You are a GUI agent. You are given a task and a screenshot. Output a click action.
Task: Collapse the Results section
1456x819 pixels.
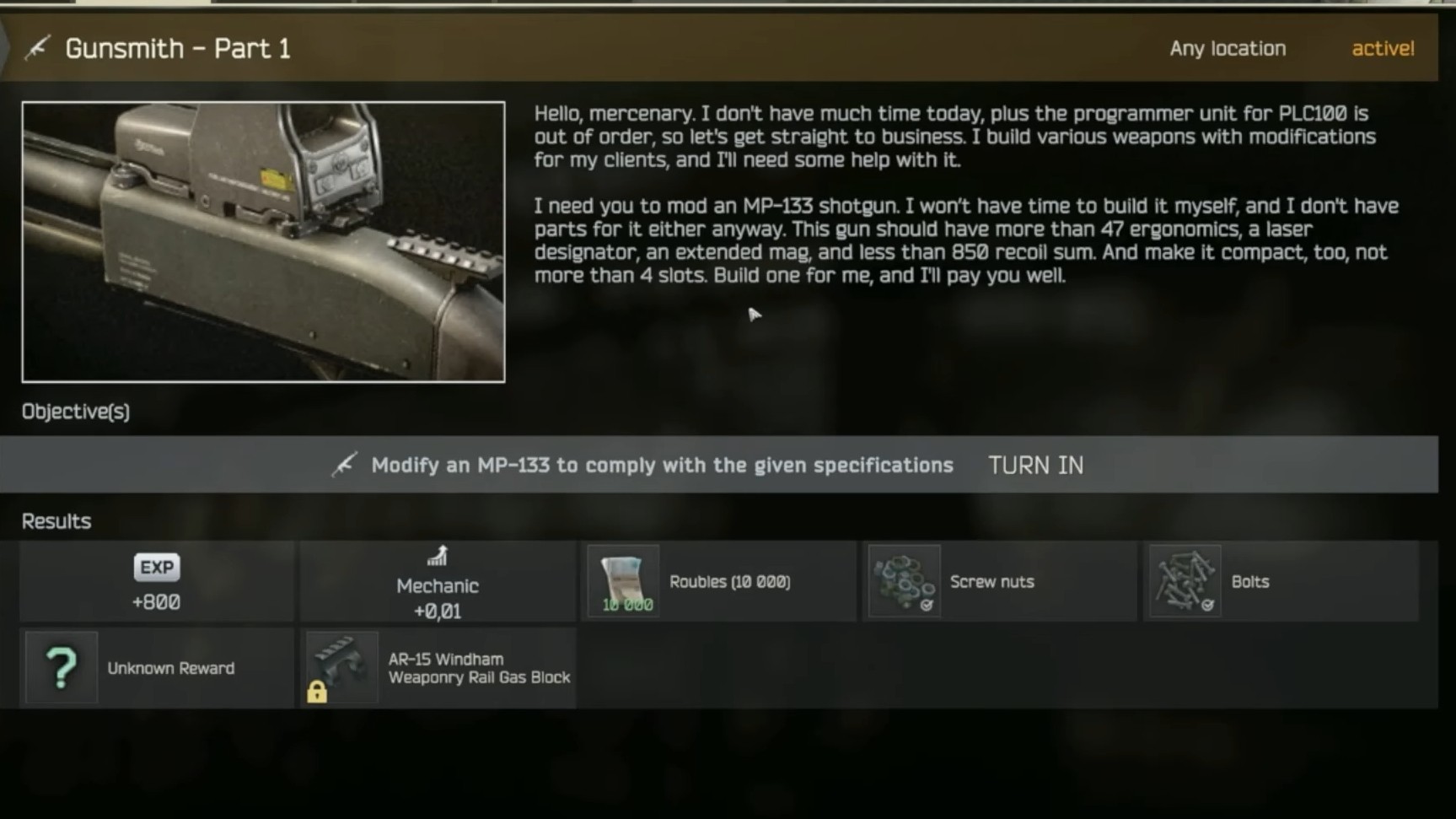click(56, 520)
